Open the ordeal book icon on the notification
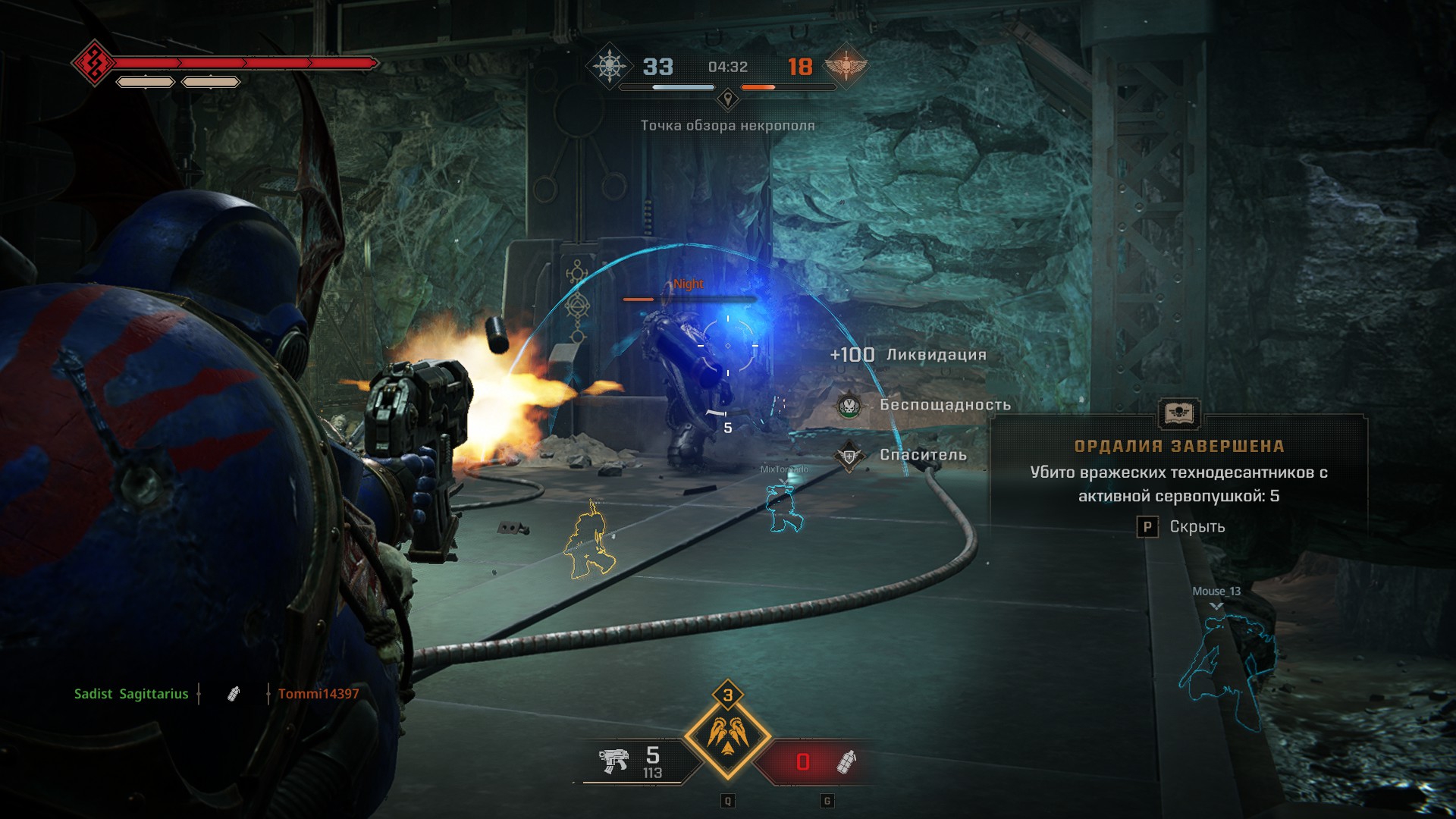Image resolution: width=1456 pixels, height=819 pixels. tap(1179, 414)
